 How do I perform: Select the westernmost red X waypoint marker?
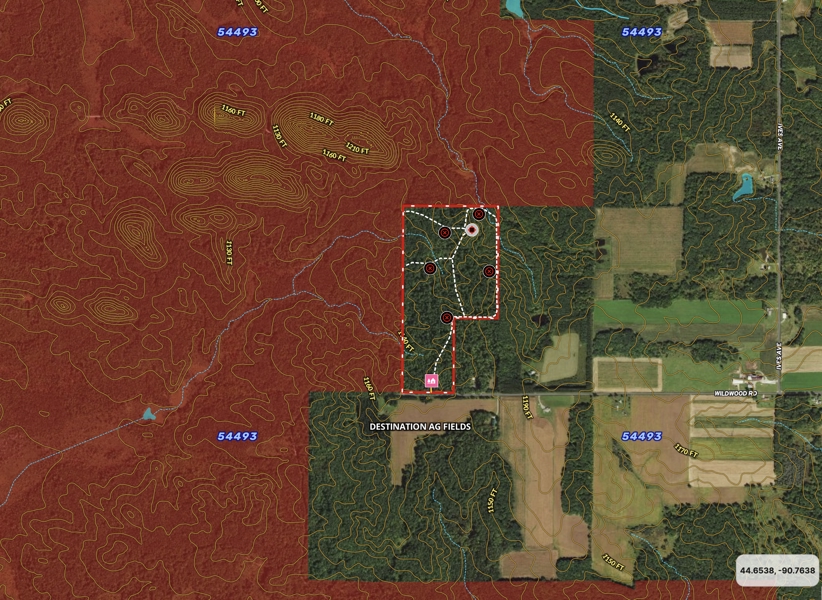[x=430, y=267]
